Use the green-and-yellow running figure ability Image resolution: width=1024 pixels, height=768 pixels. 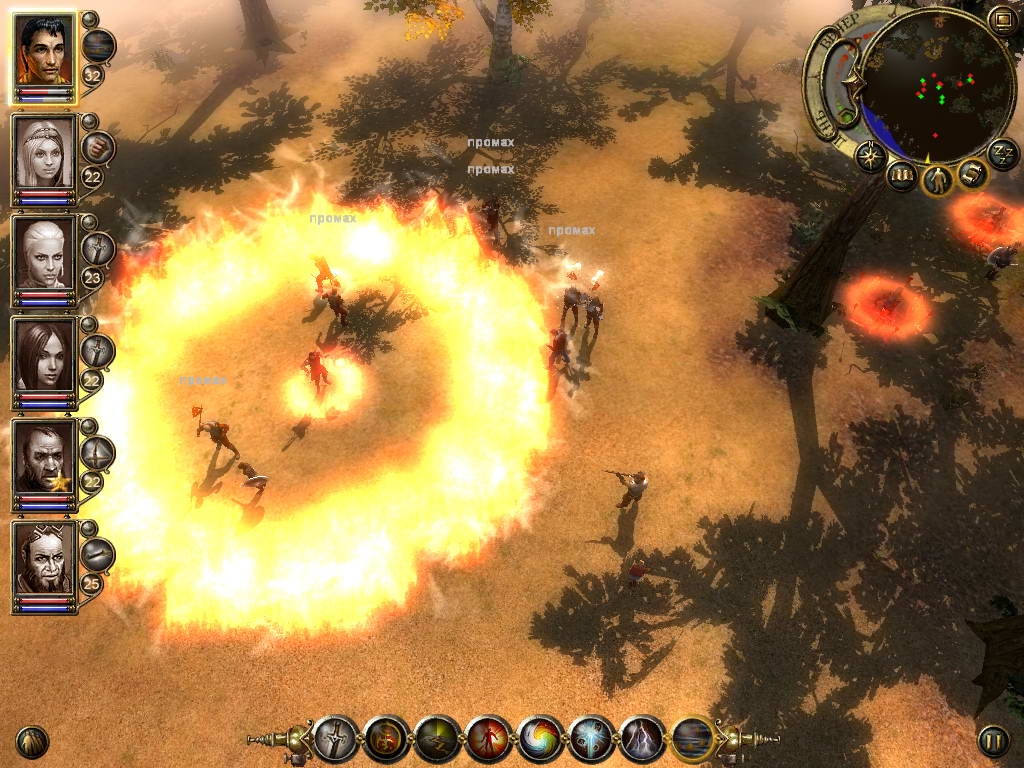pyautogui.click(x=438, y=740)
